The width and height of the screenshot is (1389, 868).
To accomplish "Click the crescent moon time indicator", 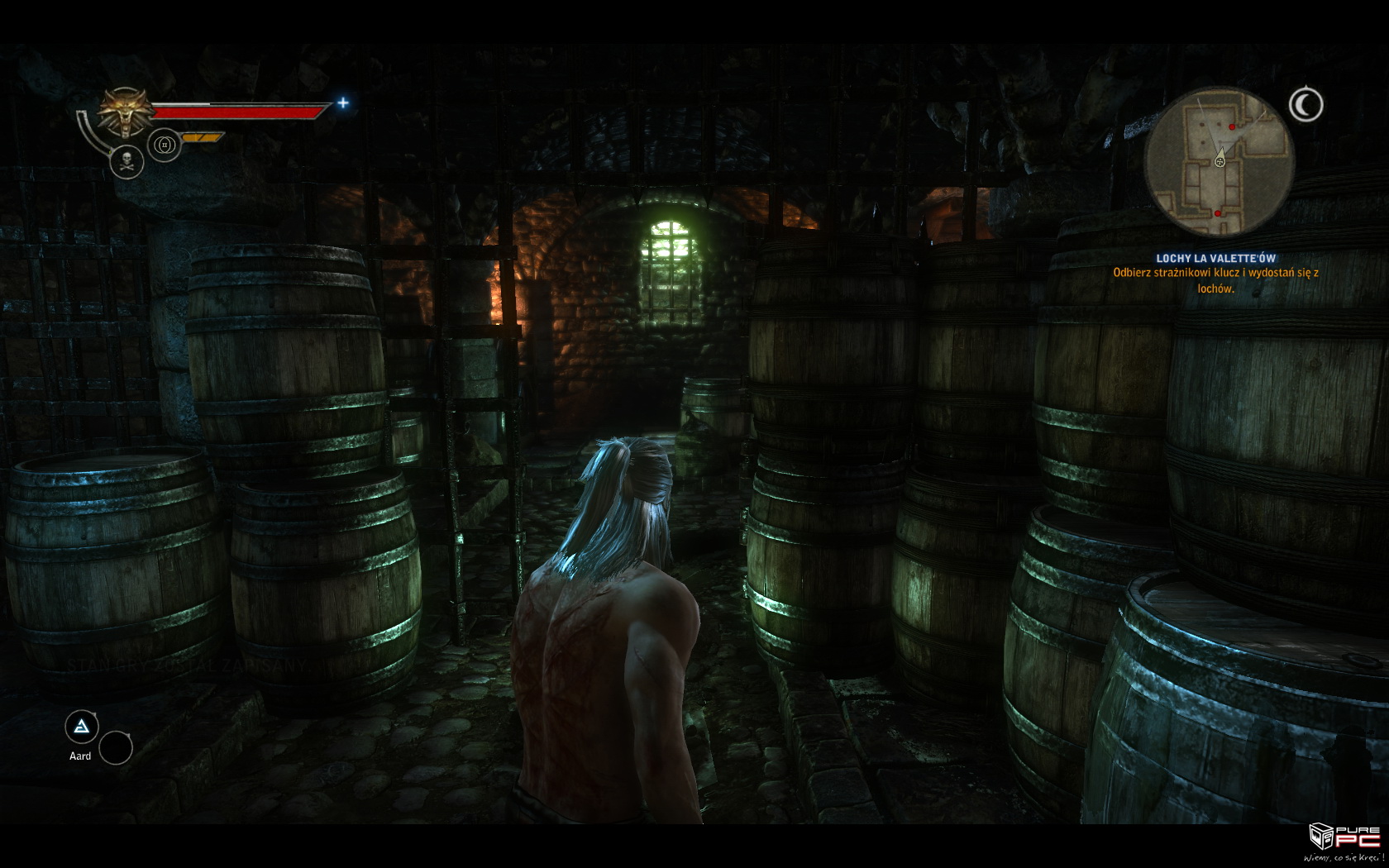I will [x=1305, y=105].
